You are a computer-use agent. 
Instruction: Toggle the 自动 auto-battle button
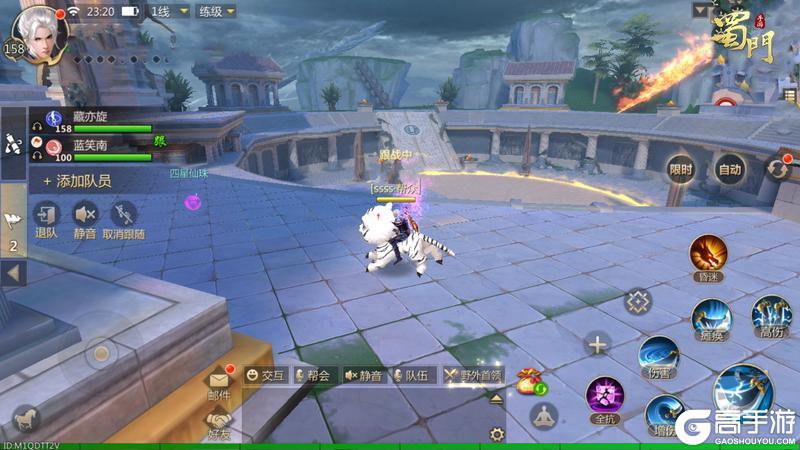(x=731, y=170)
